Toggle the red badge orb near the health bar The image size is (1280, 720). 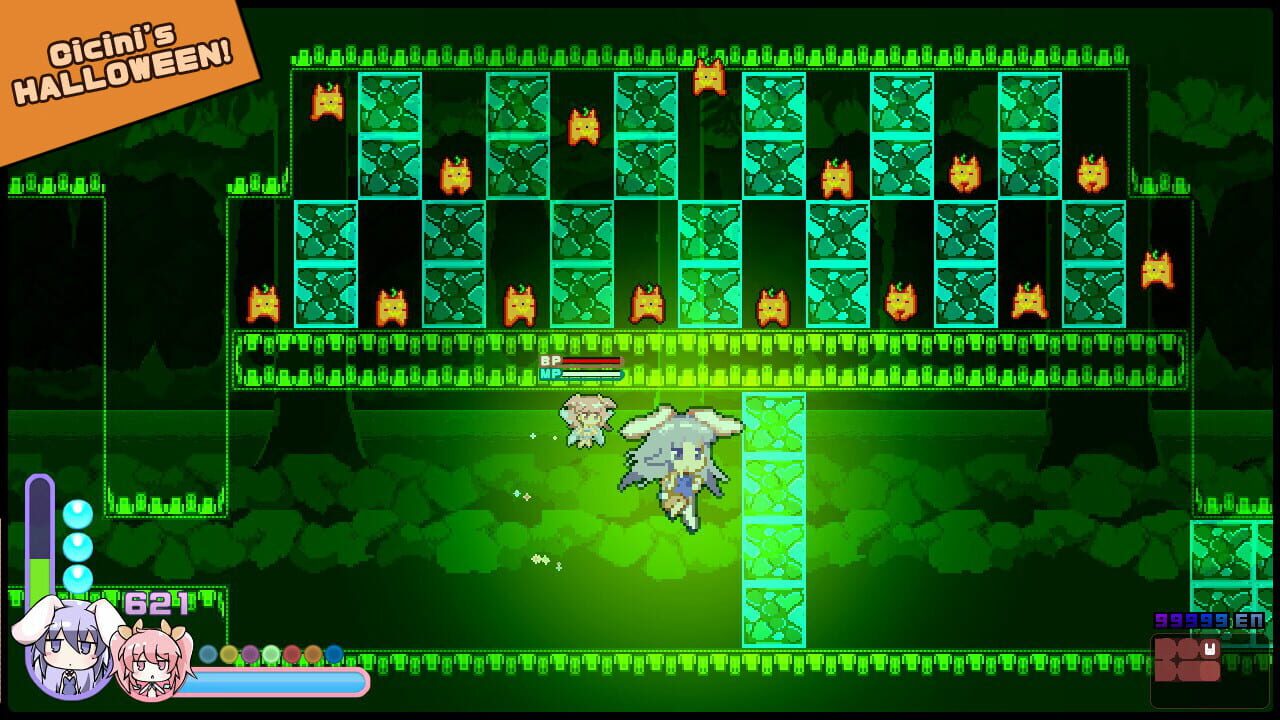pyautogui.click(x=292, y=655)
